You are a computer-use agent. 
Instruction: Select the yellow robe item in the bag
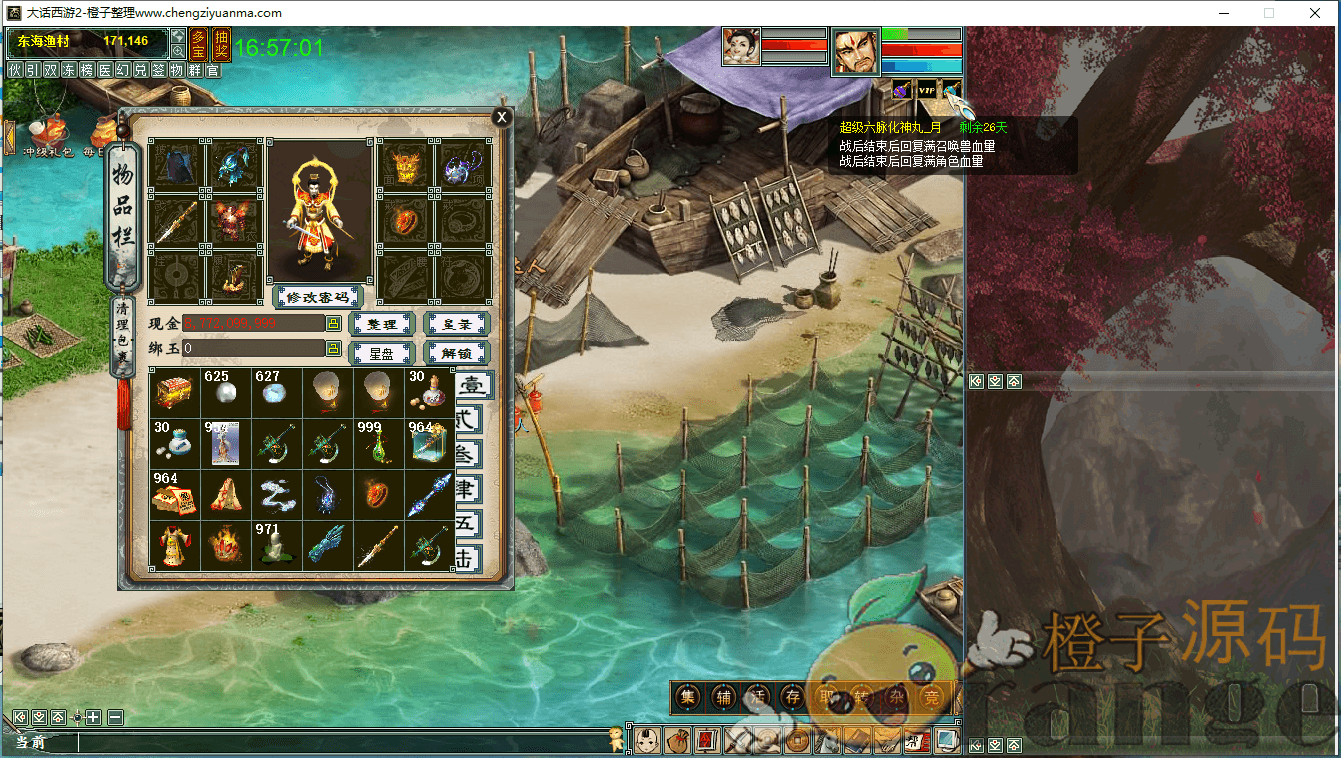coord(175,546)
